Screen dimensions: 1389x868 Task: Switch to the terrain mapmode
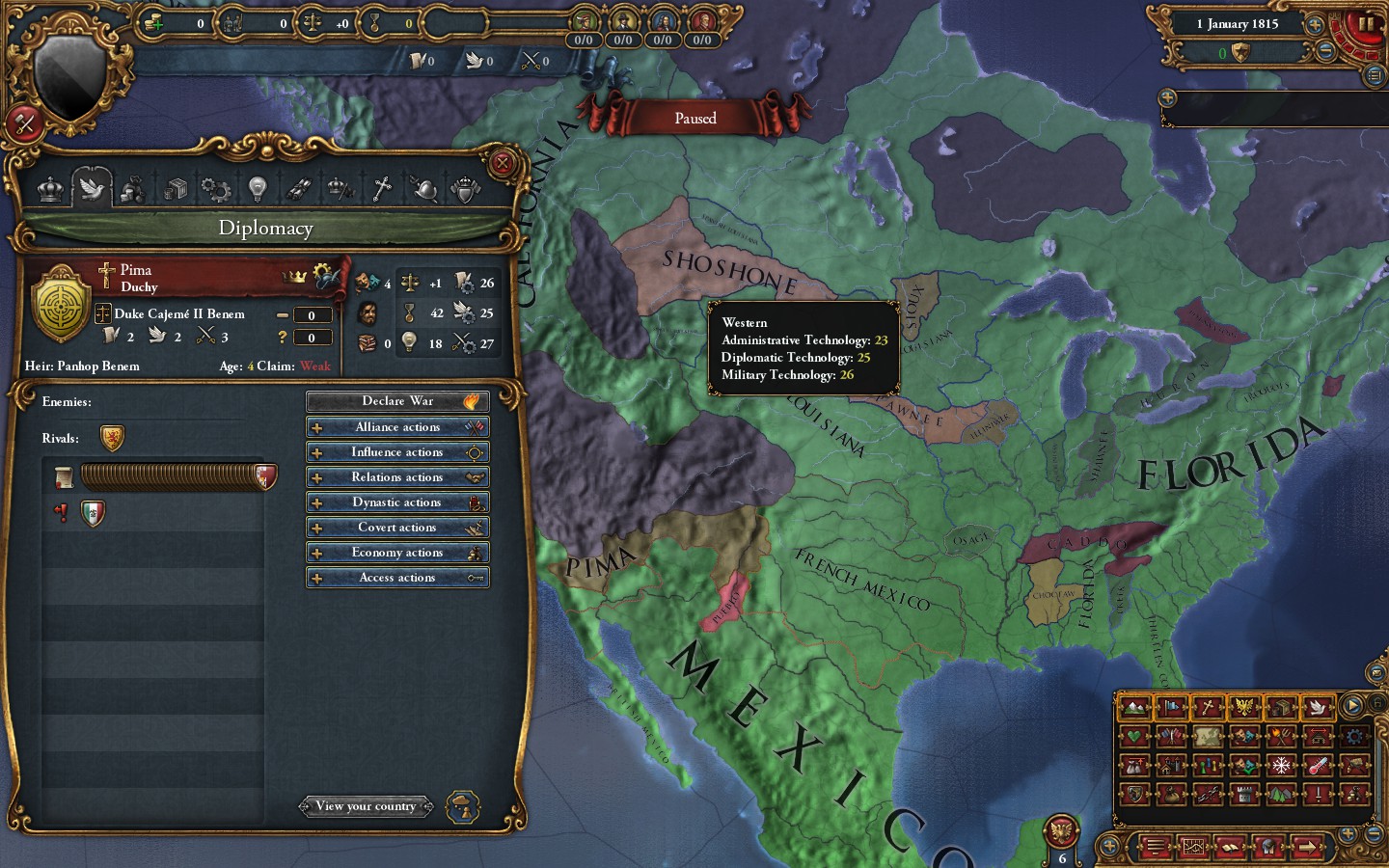click(x=1135, y=707)
